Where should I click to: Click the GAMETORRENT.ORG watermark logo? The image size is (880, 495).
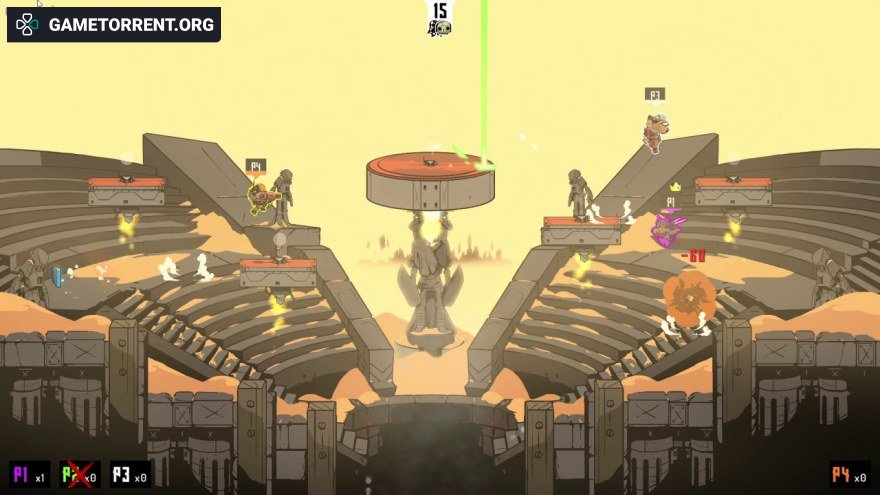[114, 24]
